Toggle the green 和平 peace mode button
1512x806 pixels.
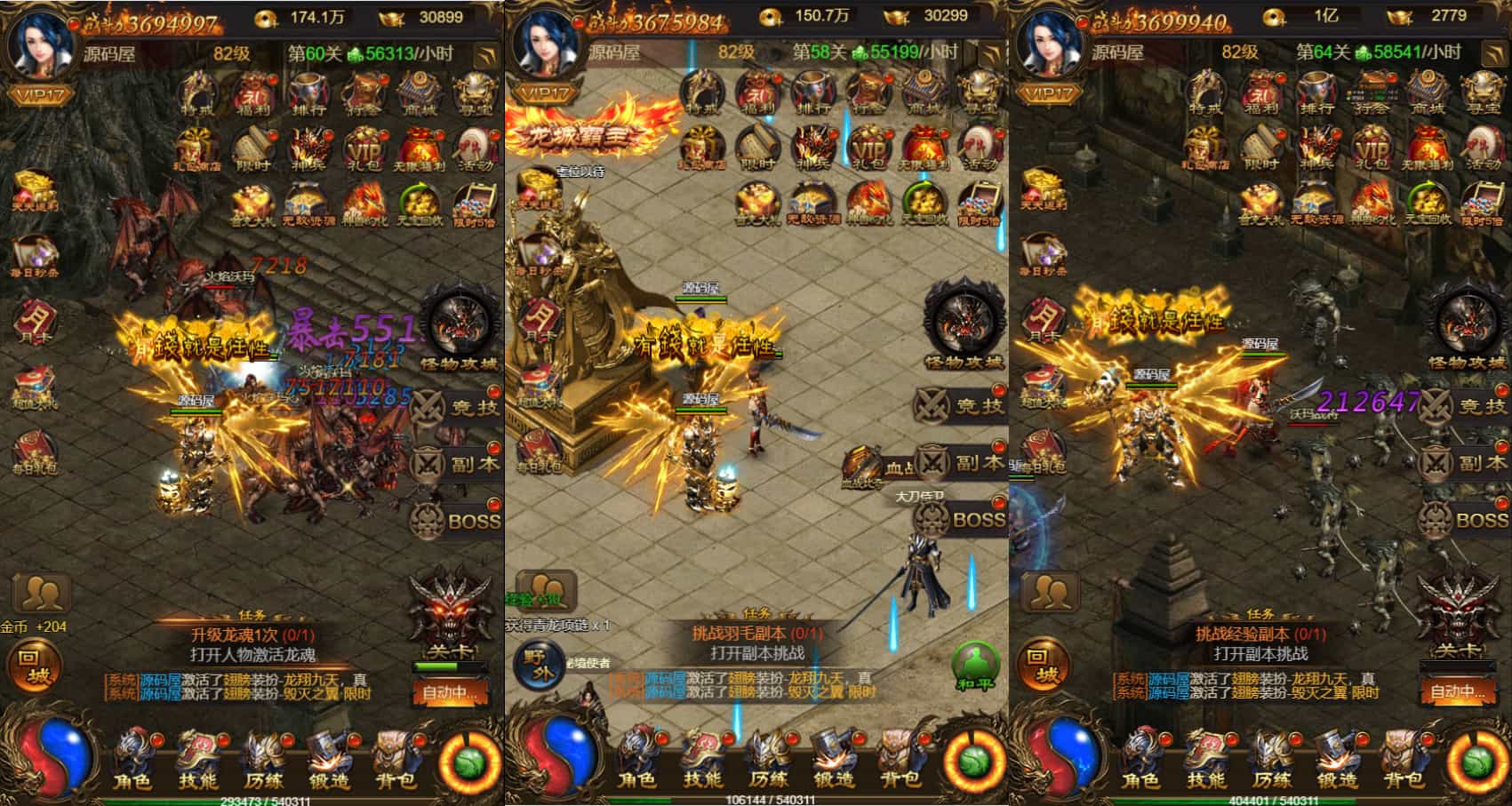click(977, 667)
